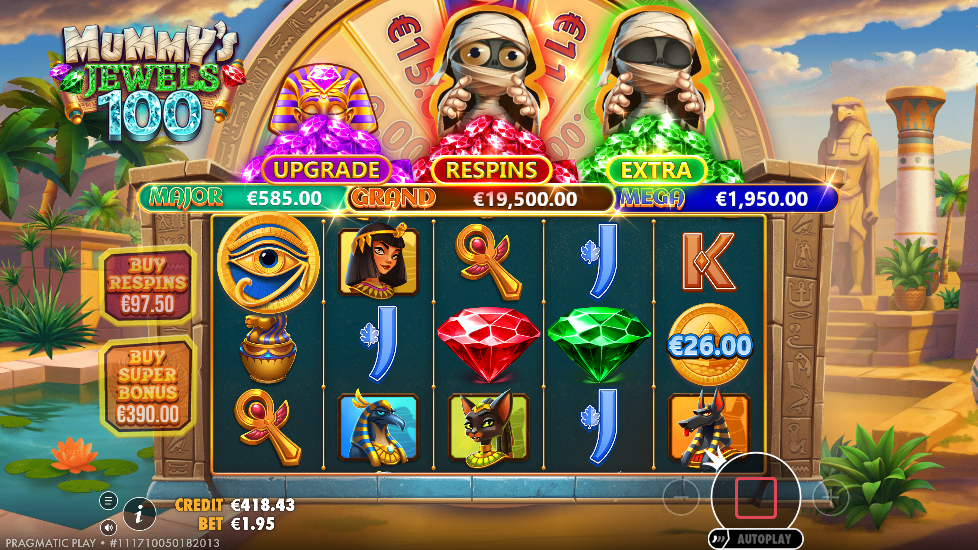Open the hamburger menu icon
This screenshot has width=978, height=550.
click(x=109, y=500)
